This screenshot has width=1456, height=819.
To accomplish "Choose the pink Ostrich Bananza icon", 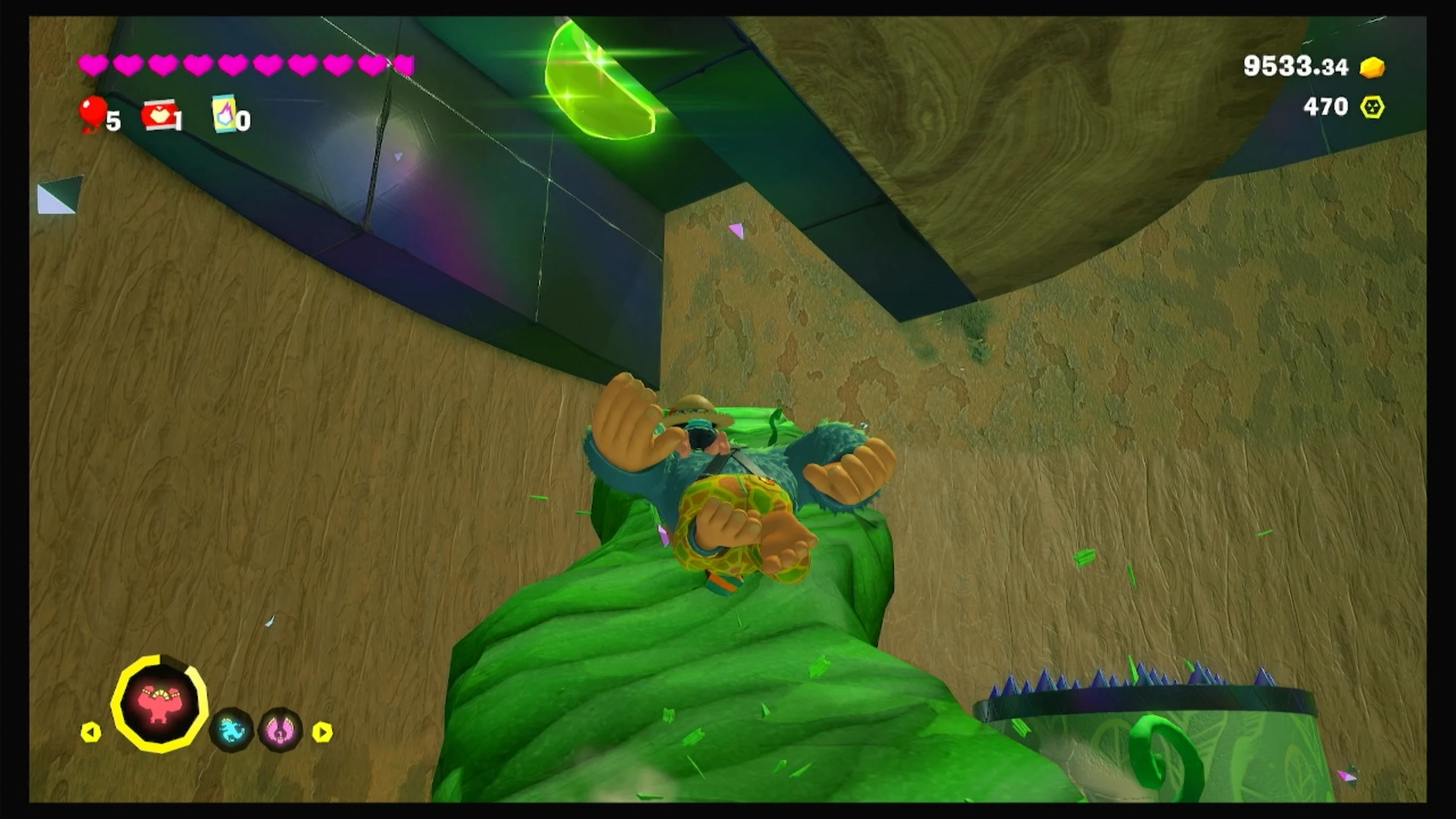I will (280, 729).
